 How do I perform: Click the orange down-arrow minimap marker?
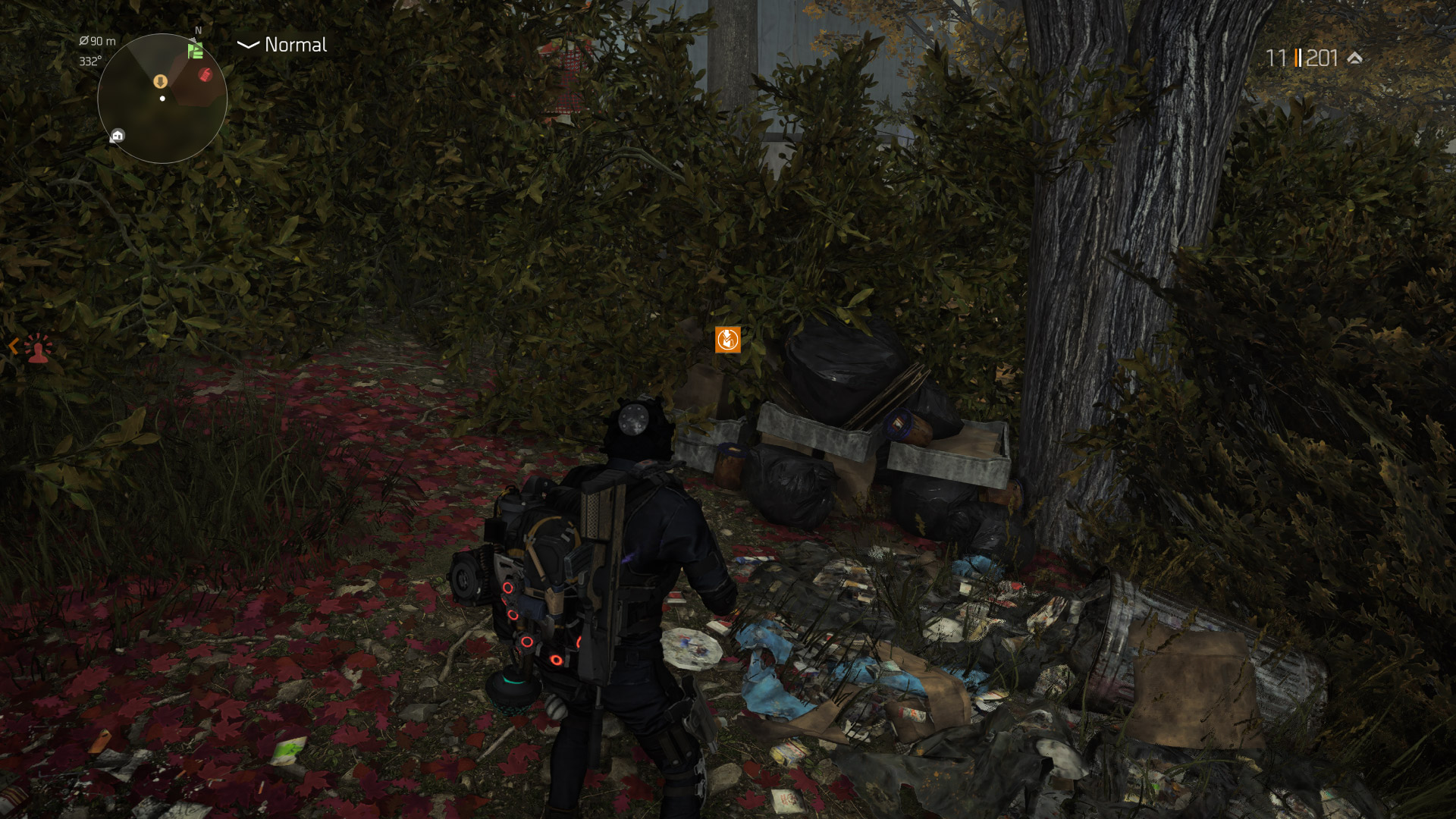point(160,81)
